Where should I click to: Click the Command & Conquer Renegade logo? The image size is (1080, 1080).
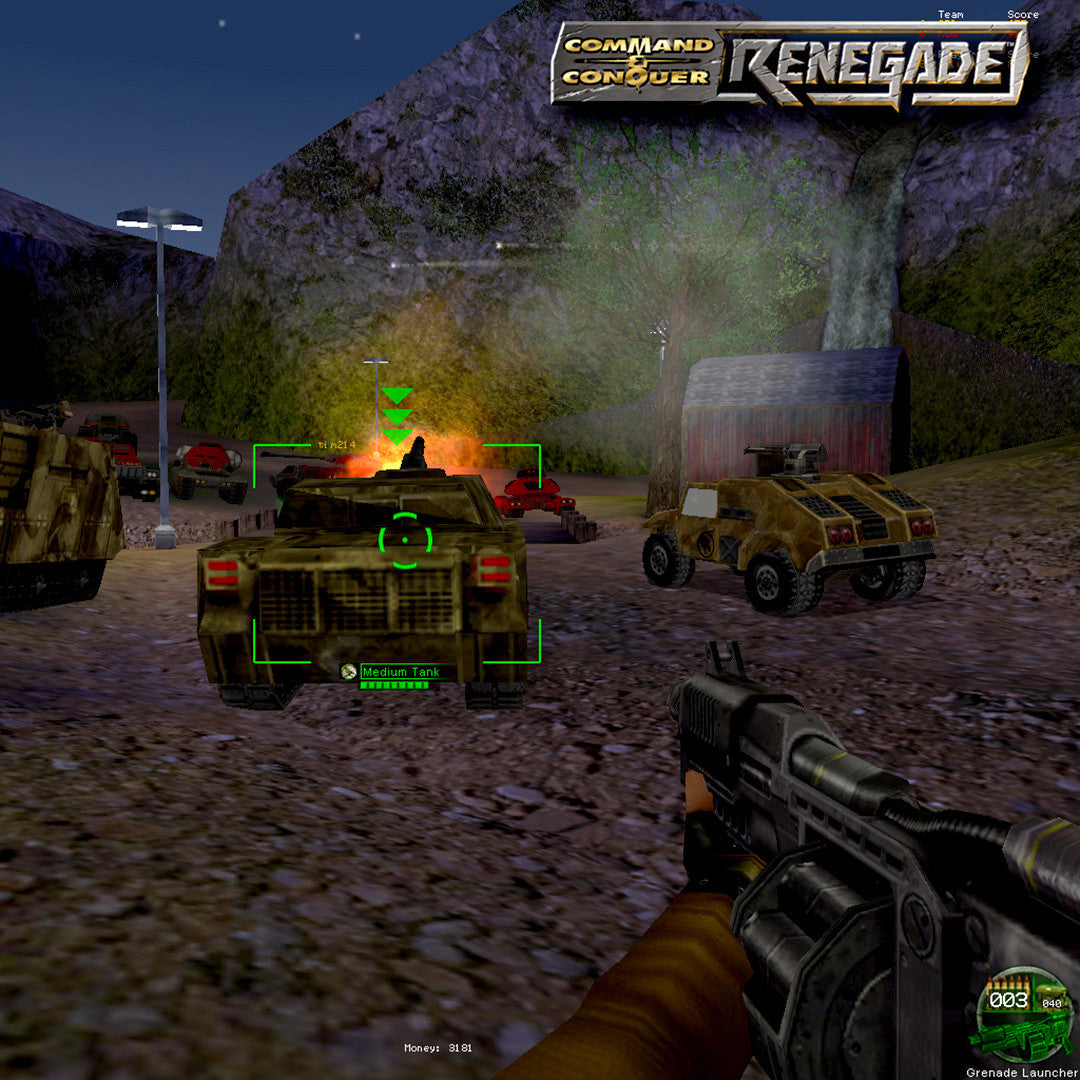(x=790, y=63)
